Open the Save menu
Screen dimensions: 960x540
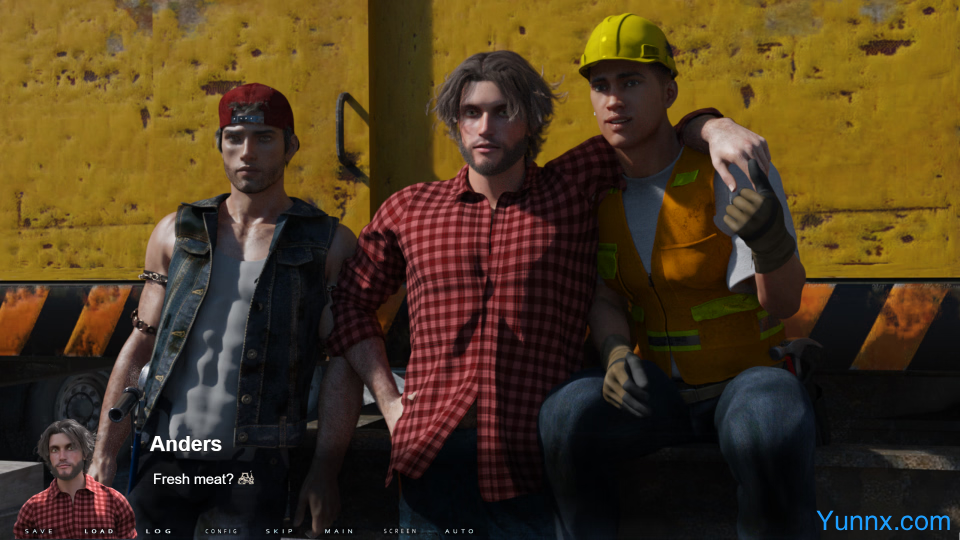point(39,531)
